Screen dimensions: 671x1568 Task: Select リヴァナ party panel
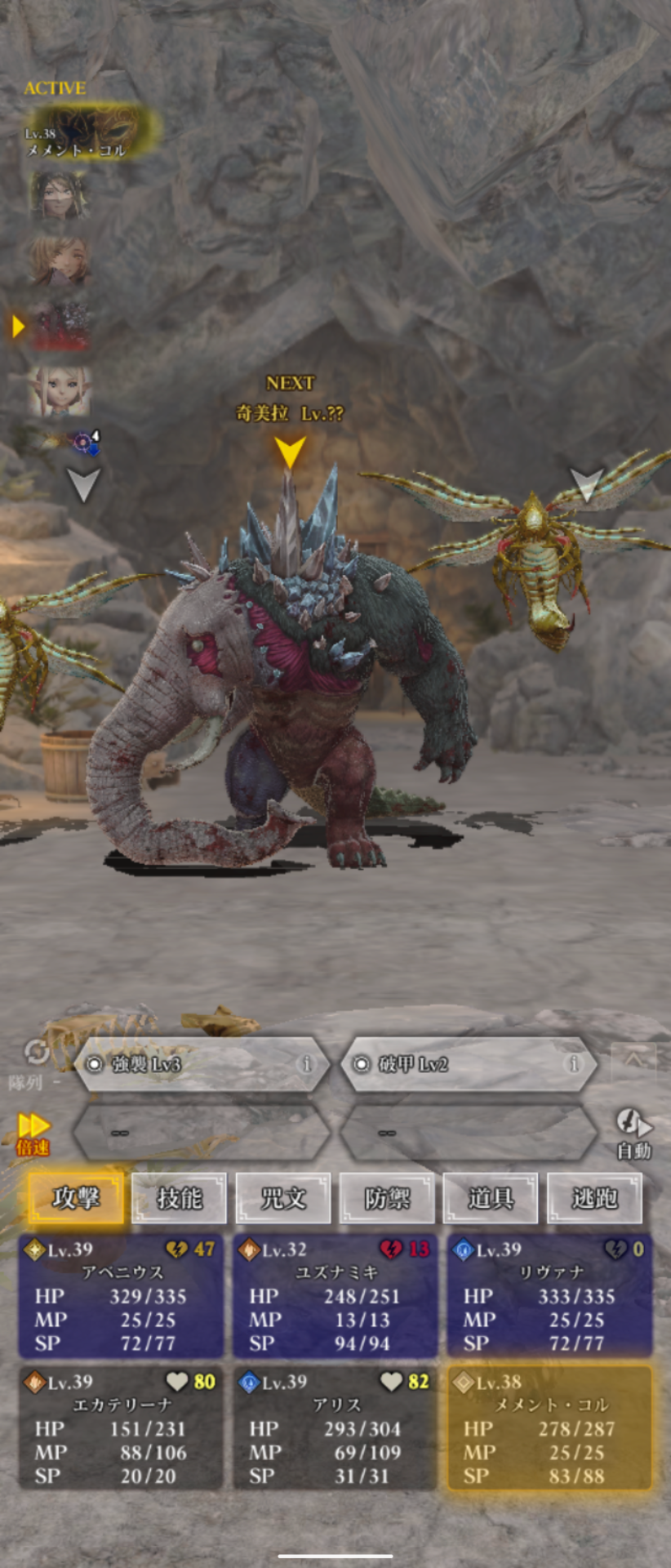pos(550,1296)
